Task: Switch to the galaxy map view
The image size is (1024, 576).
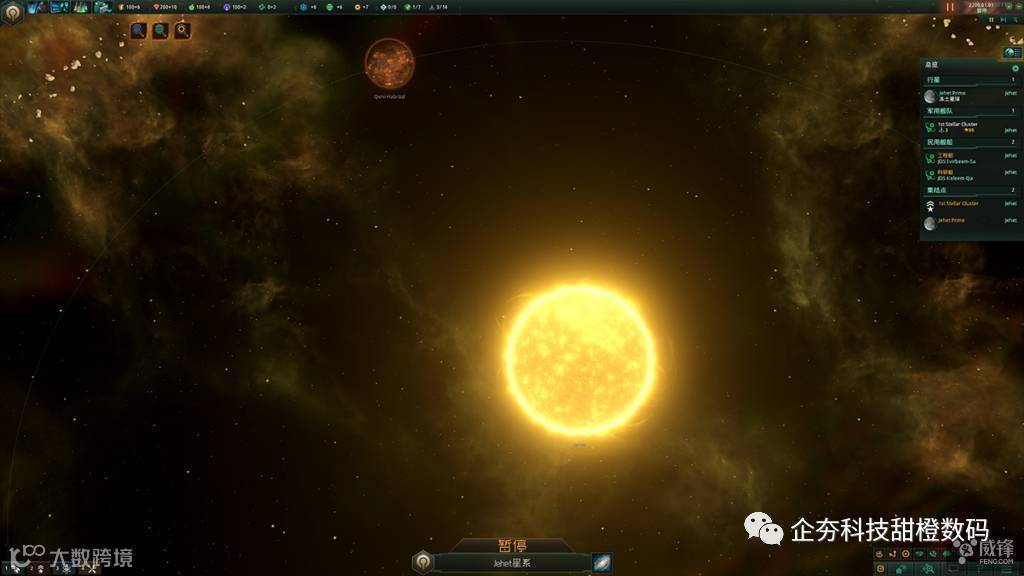Action: pyautogui.click(x=601, y=562)
